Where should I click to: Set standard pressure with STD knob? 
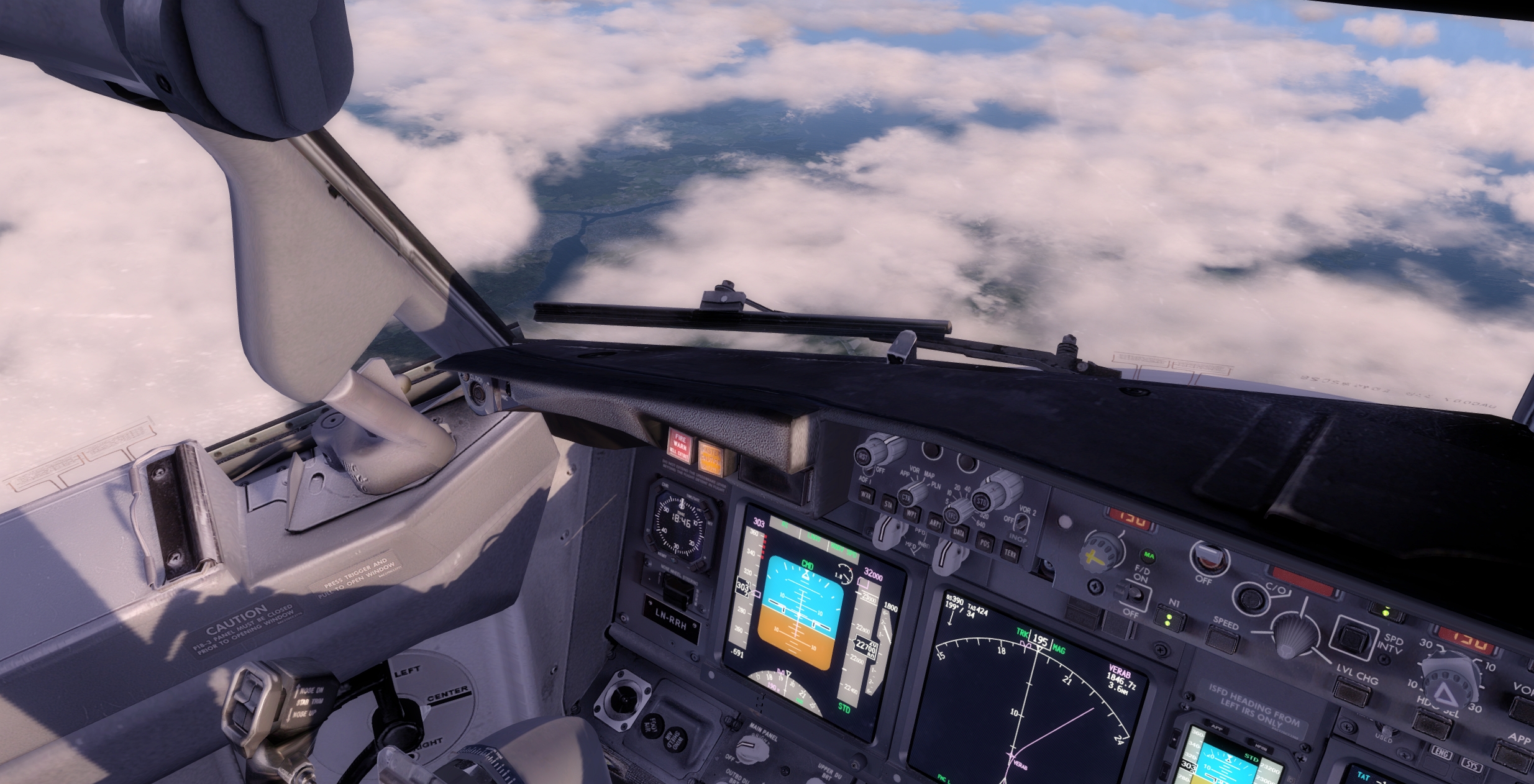(x=981, y=499)
